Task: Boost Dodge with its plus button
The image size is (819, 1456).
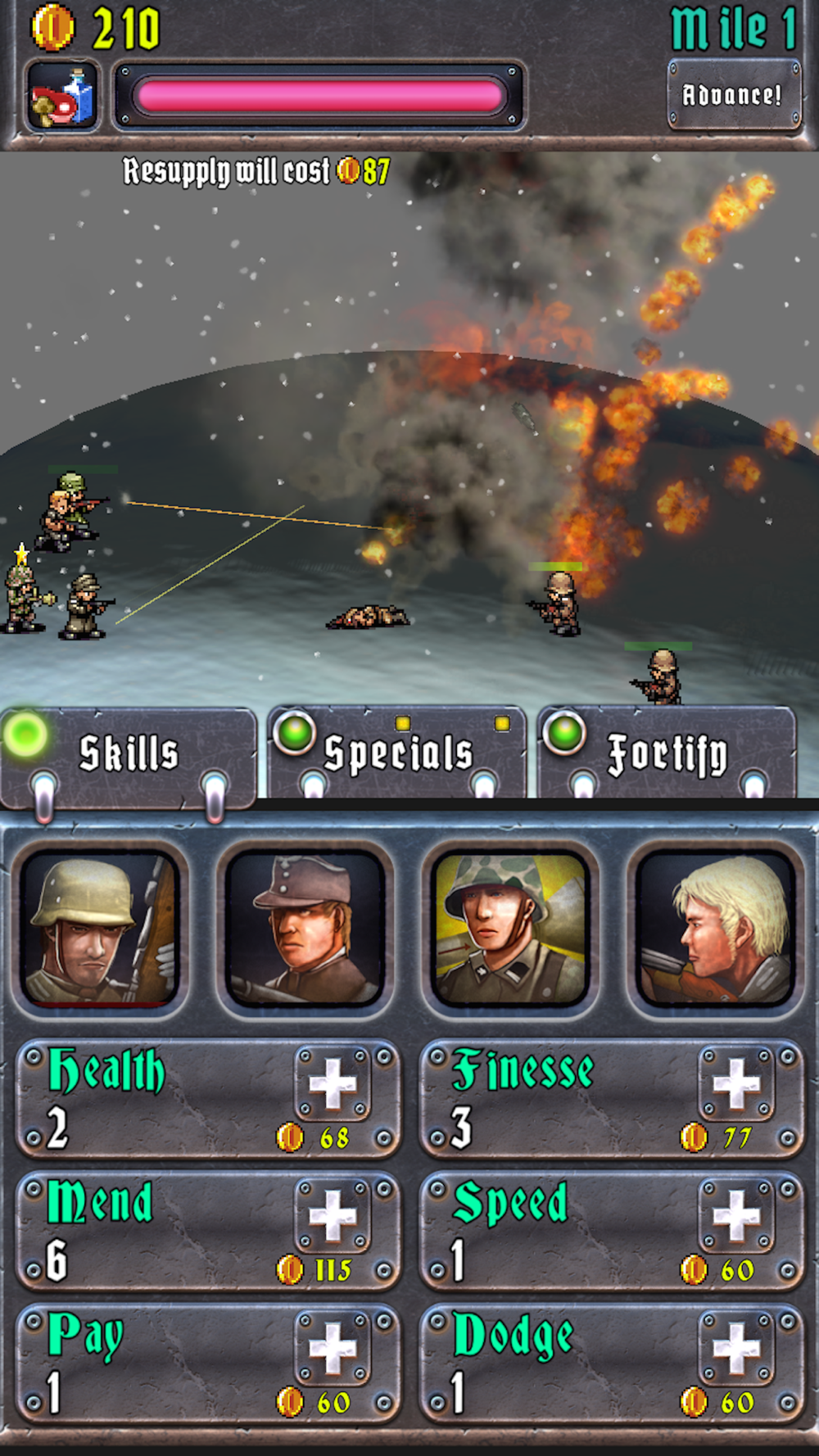Action: tap(736, 1349)
